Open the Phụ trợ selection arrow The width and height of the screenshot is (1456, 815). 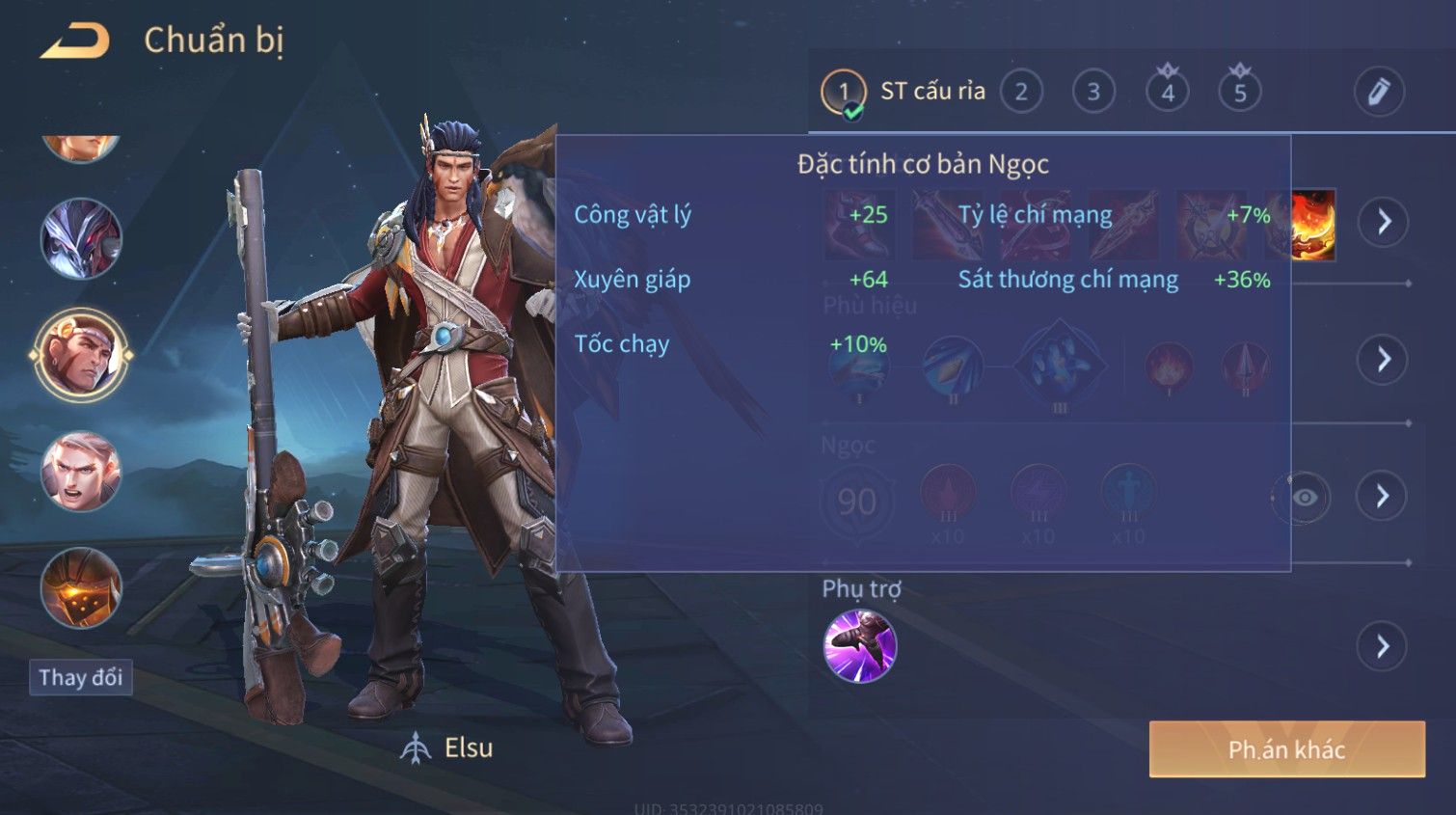click(1382, 646)
